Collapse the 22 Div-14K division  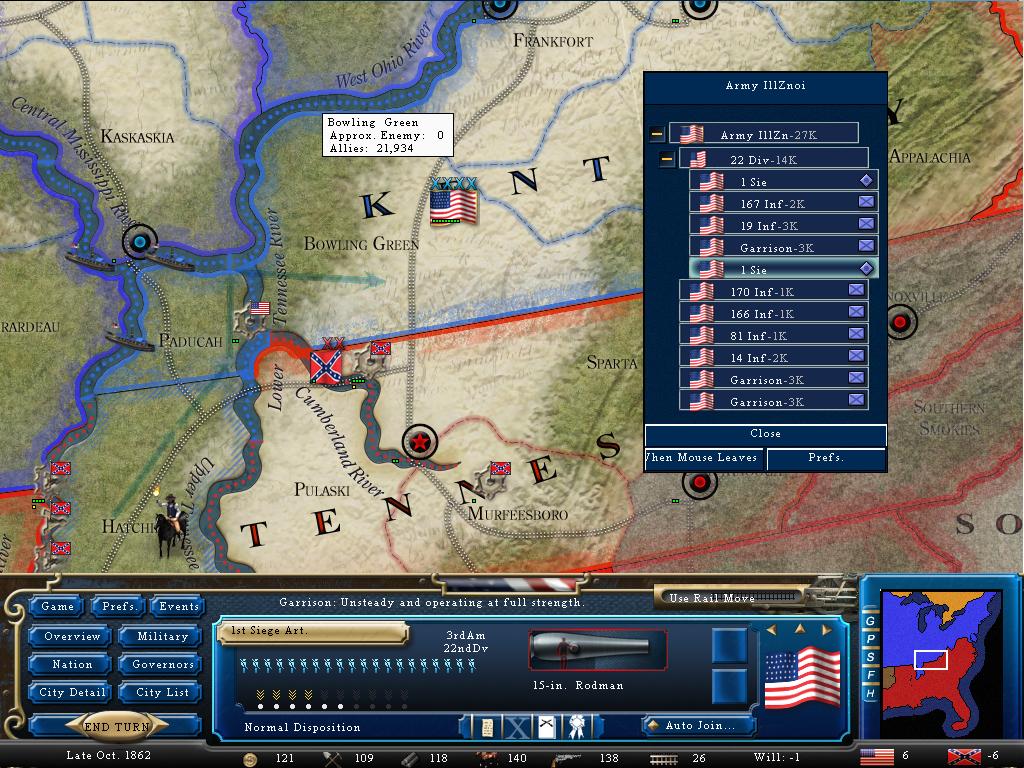point(667,159)
